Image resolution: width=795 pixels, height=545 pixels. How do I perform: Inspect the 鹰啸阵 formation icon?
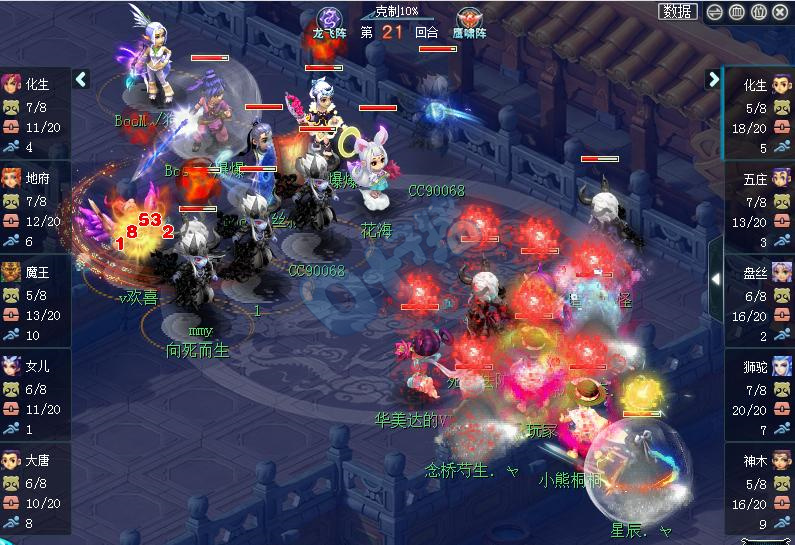[467, 20]
